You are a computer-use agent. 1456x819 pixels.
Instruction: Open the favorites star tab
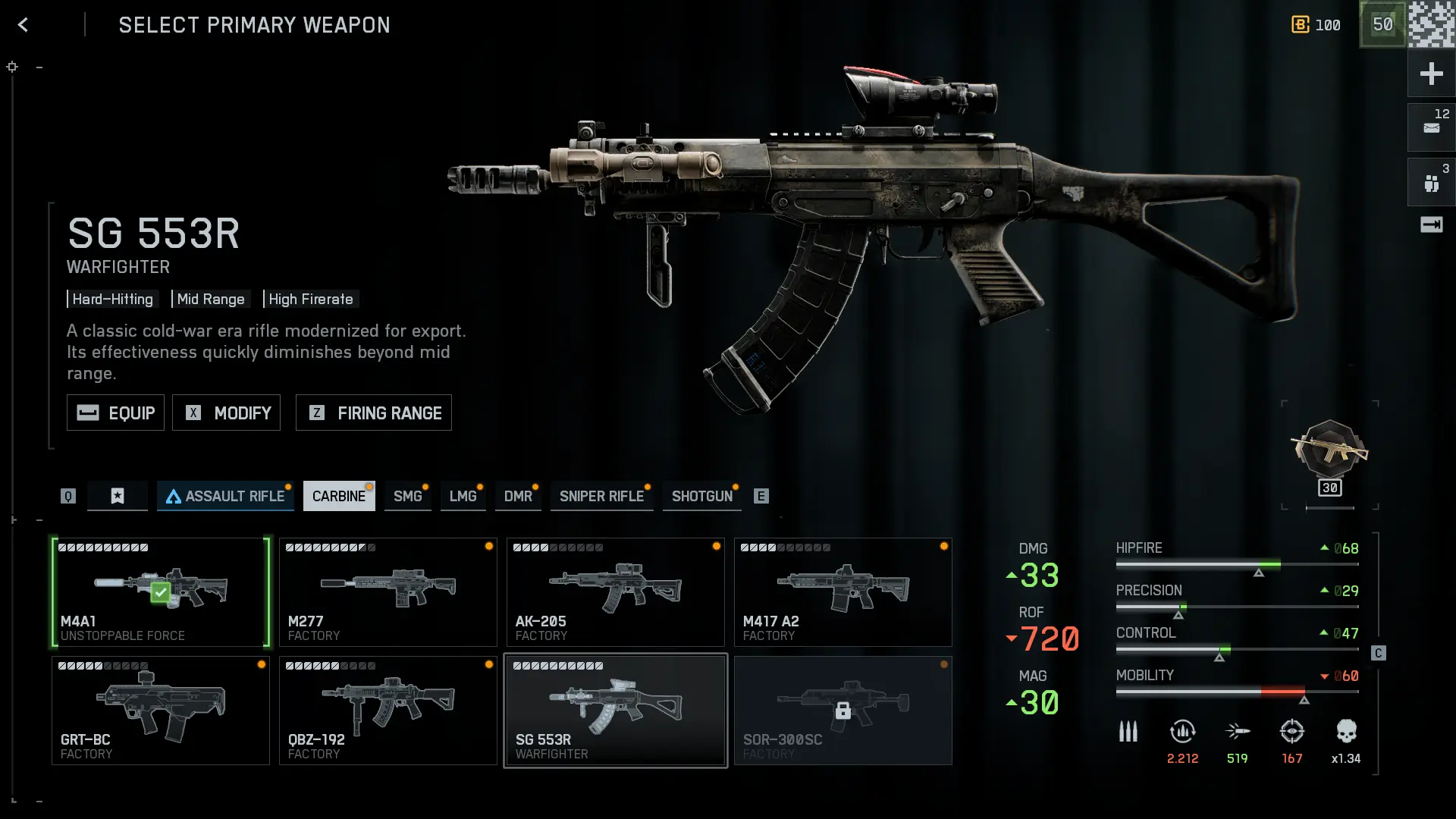click(118, 496)
